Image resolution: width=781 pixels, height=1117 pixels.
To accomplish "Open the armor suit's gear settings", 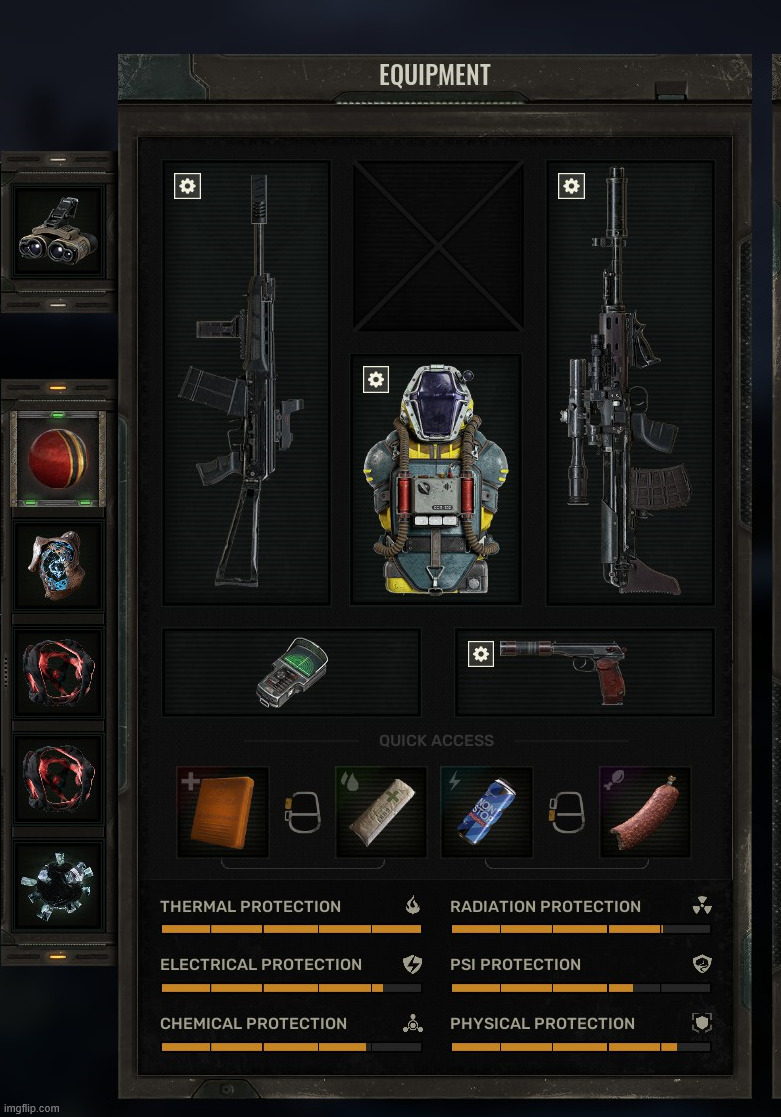I will (375, 380).
